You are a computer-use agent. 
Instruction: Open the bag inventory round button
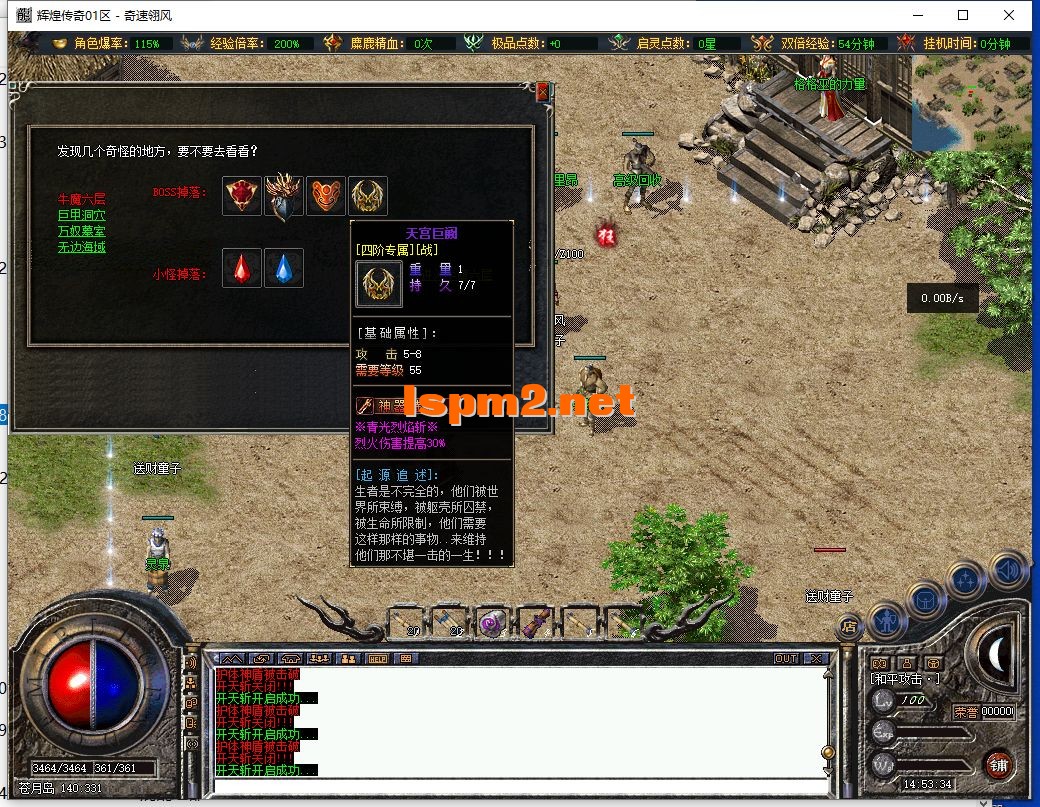(926, 600)
